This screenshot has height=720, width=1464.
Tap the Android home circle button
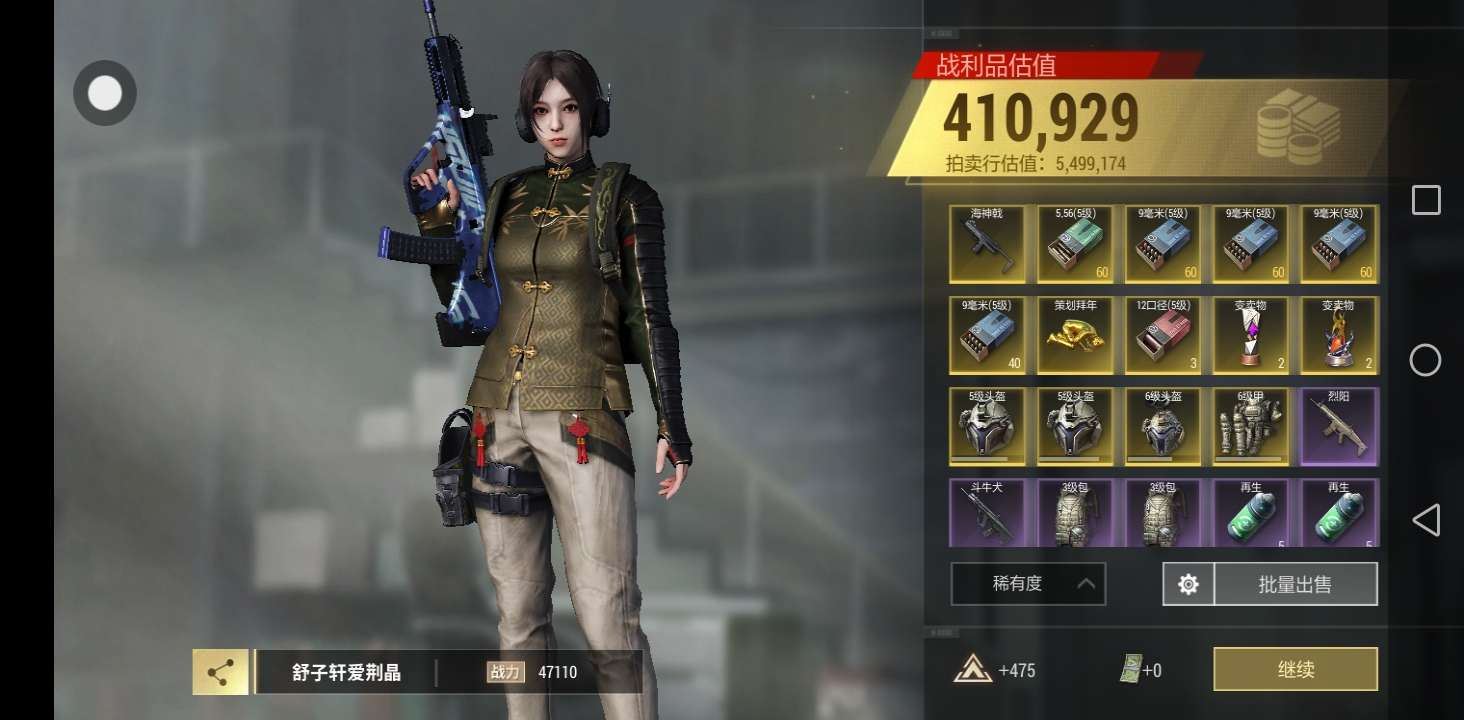coord(1426,360)
